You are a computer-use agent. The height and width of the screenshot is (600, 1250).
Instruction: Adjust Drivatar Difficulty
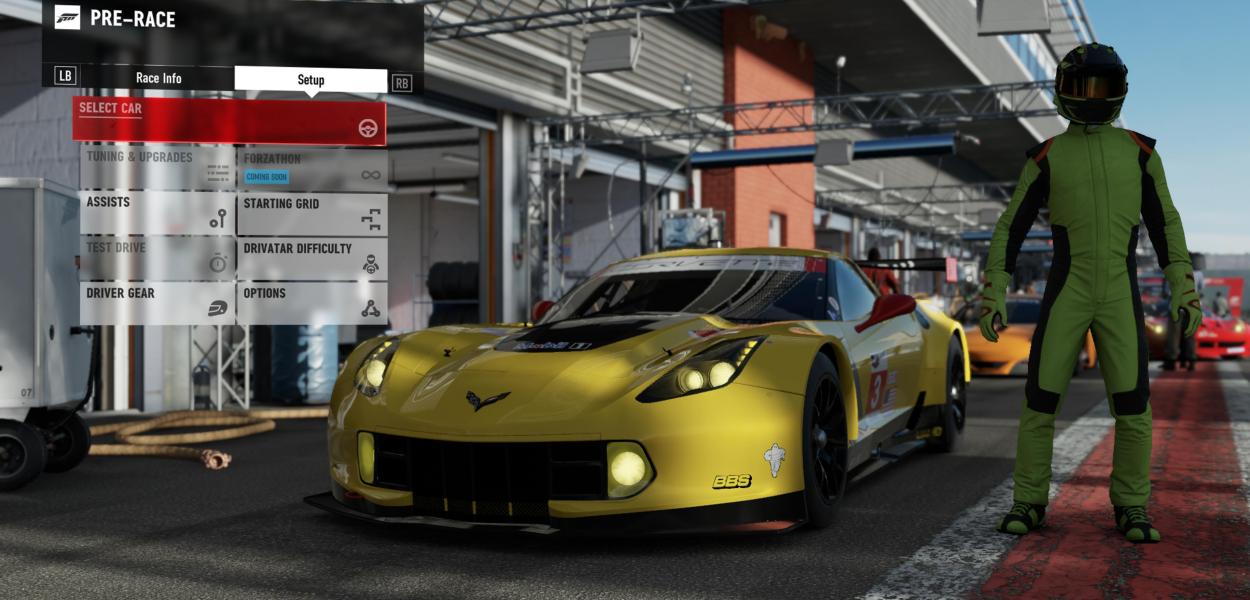312,258
